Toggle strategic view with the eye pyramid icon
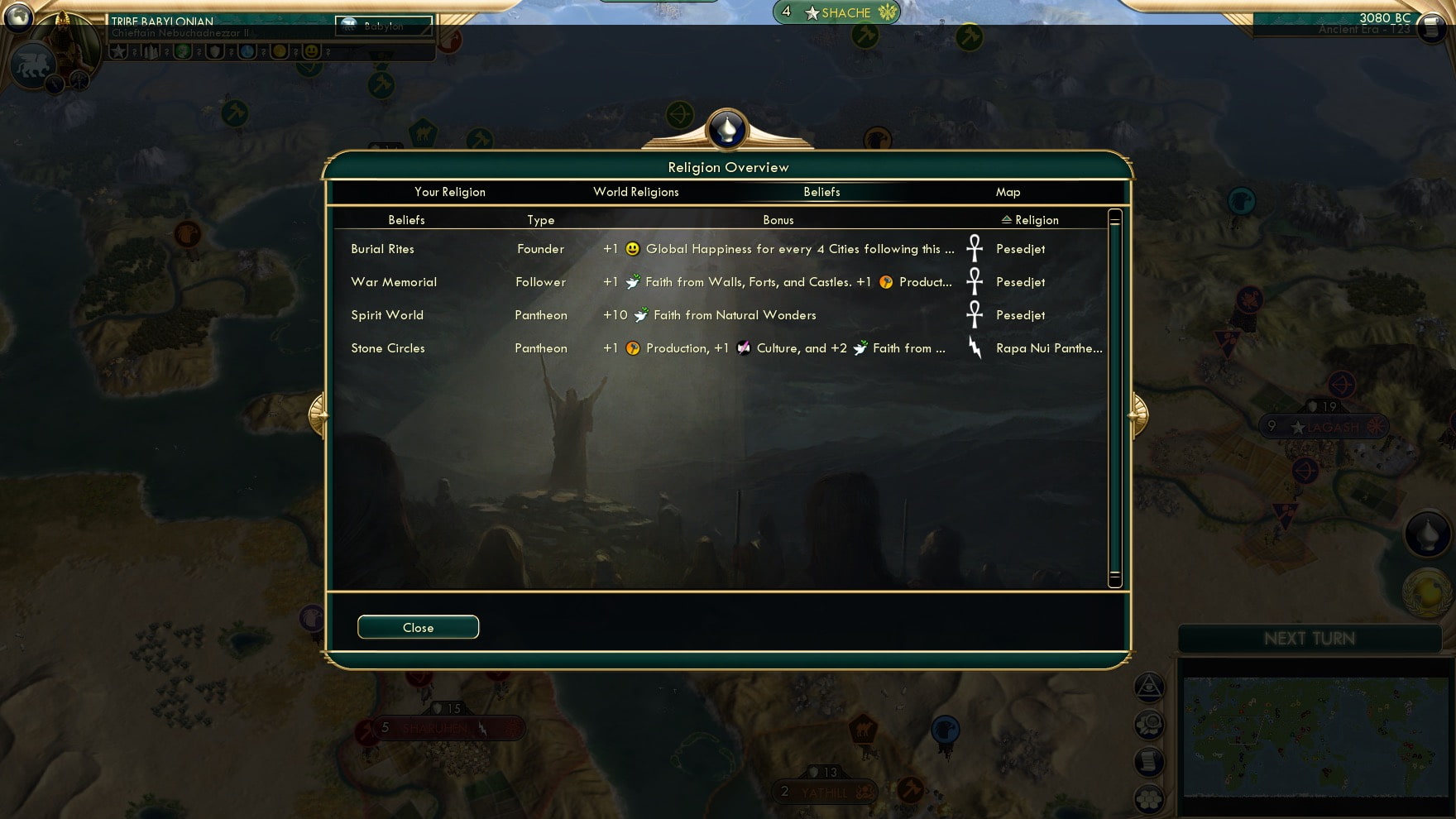1456x819 pixels. pyautogui.click(x=1150, y=685)
